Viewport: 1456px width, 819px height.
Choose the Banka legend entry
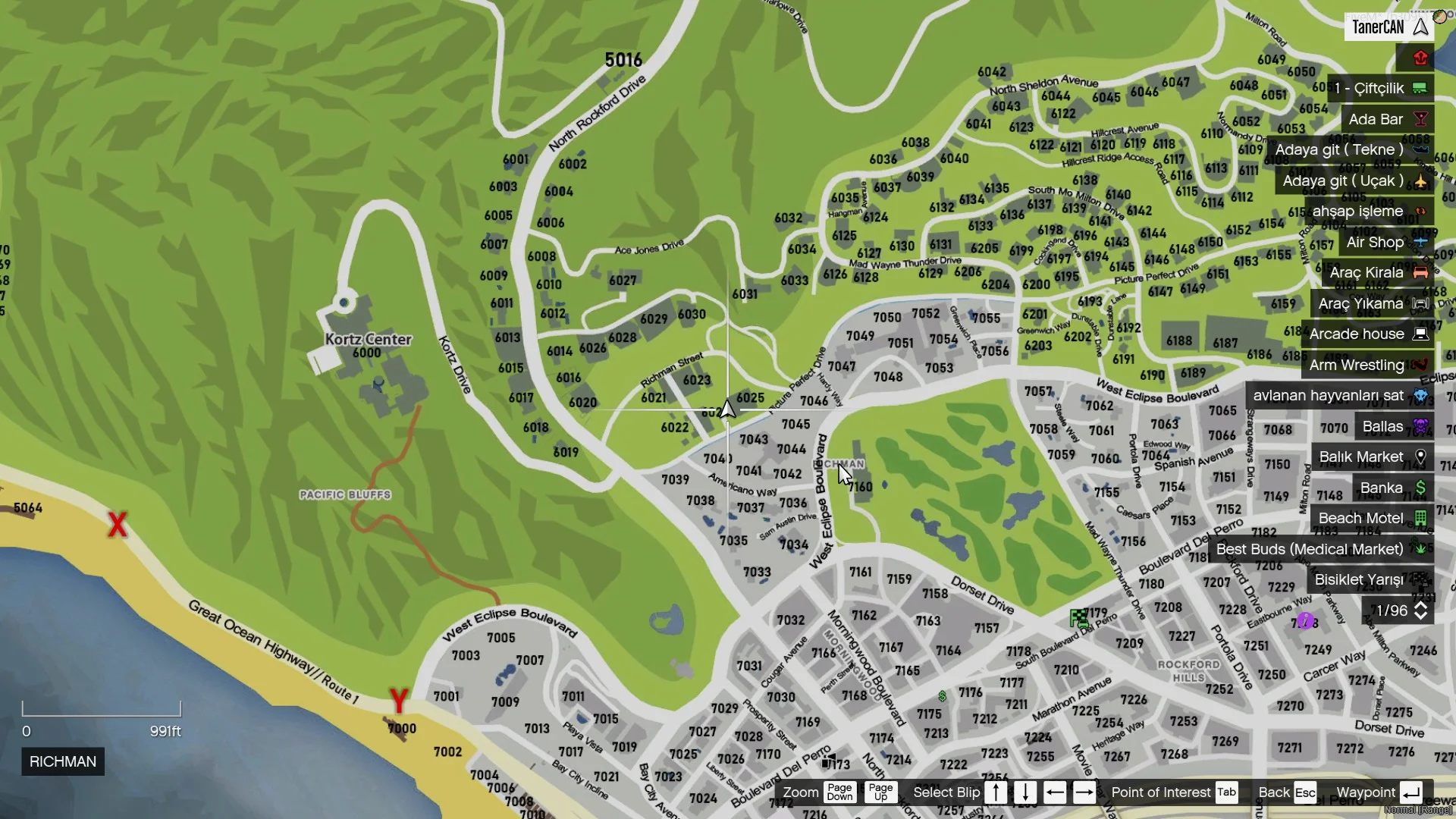tap(1392, 488)
